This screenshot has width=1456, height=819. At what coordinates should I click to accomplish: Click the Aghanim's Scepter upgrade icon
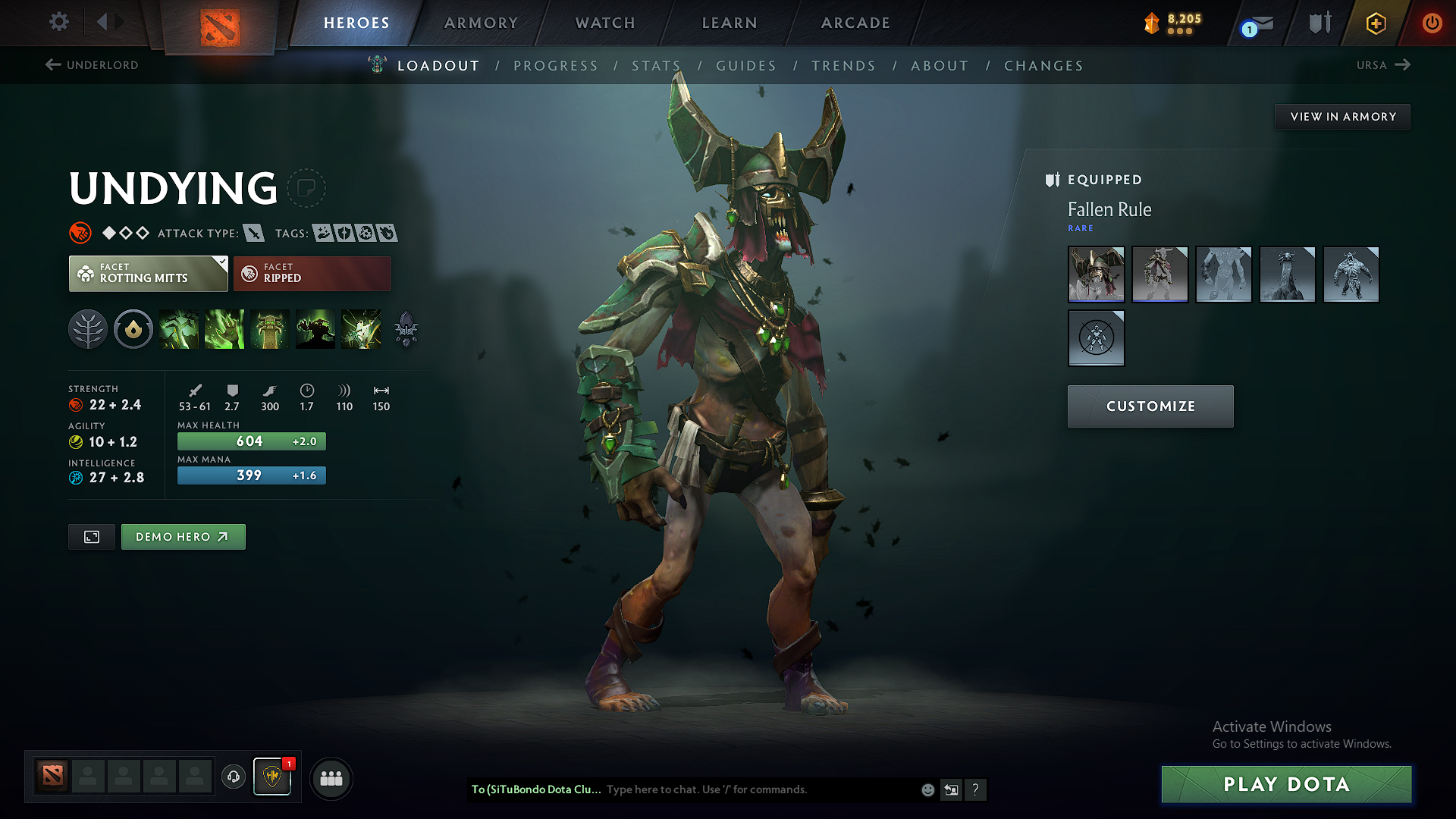coord(406,329)
